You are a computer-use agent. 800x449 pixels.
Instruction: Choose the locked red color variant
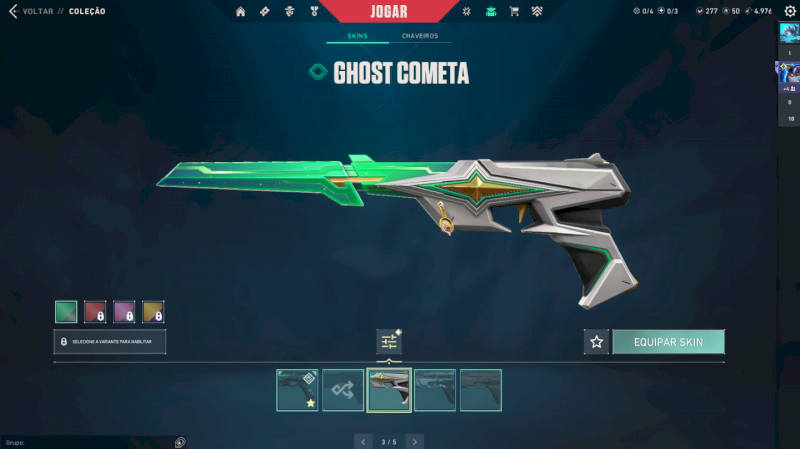click(95, 312)
